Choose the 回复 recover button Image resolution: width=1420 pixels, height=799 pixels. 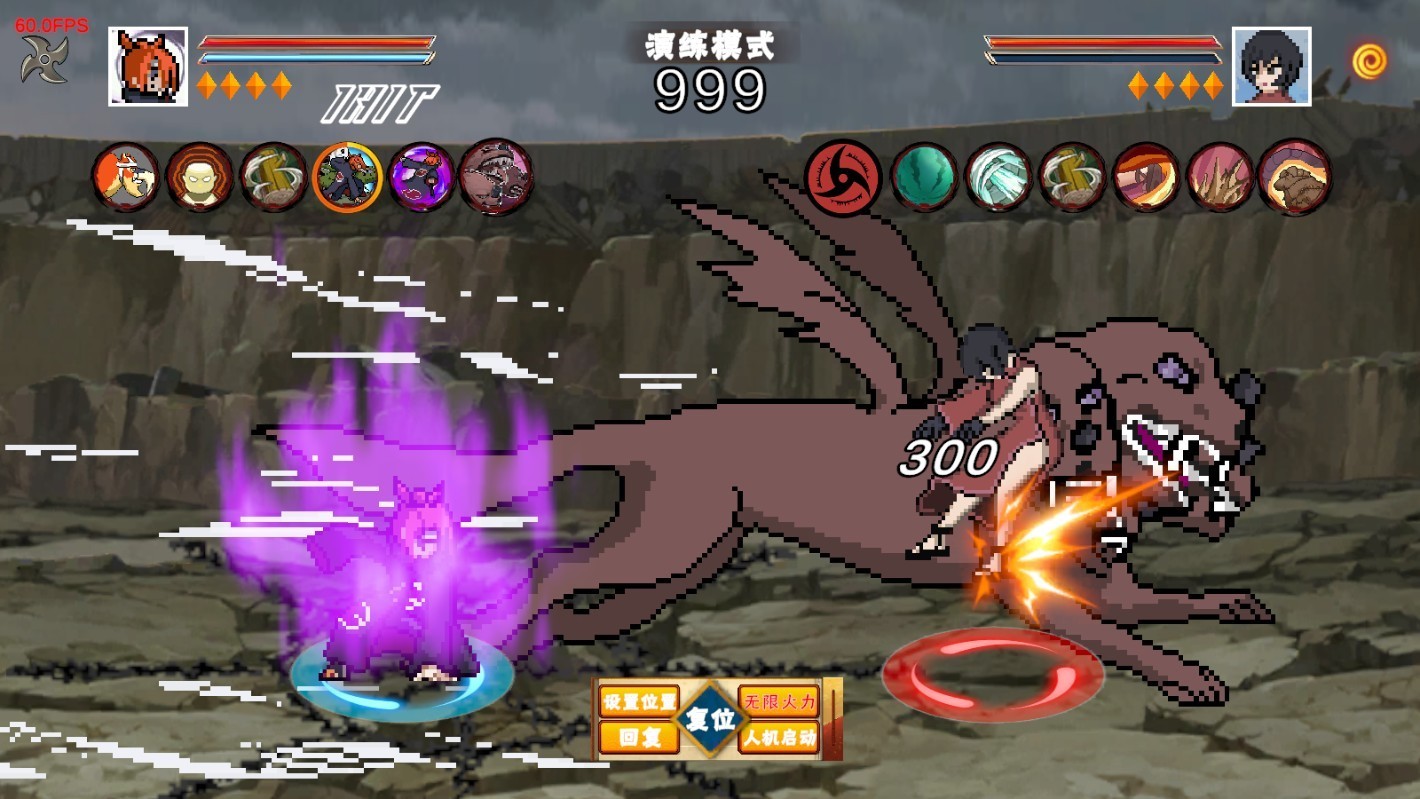[638, 738]
